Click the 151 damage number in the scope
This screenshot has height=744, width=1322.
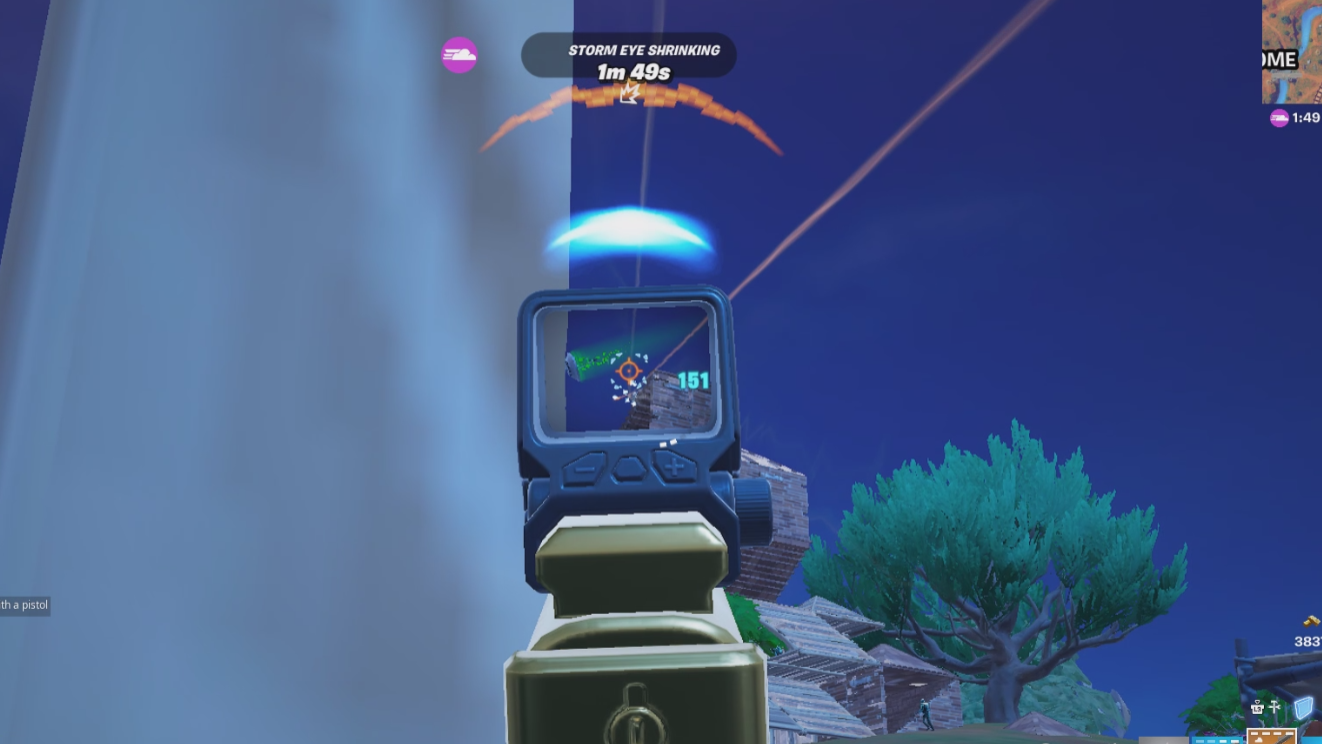pyautogui.click(x=691, y=380)
